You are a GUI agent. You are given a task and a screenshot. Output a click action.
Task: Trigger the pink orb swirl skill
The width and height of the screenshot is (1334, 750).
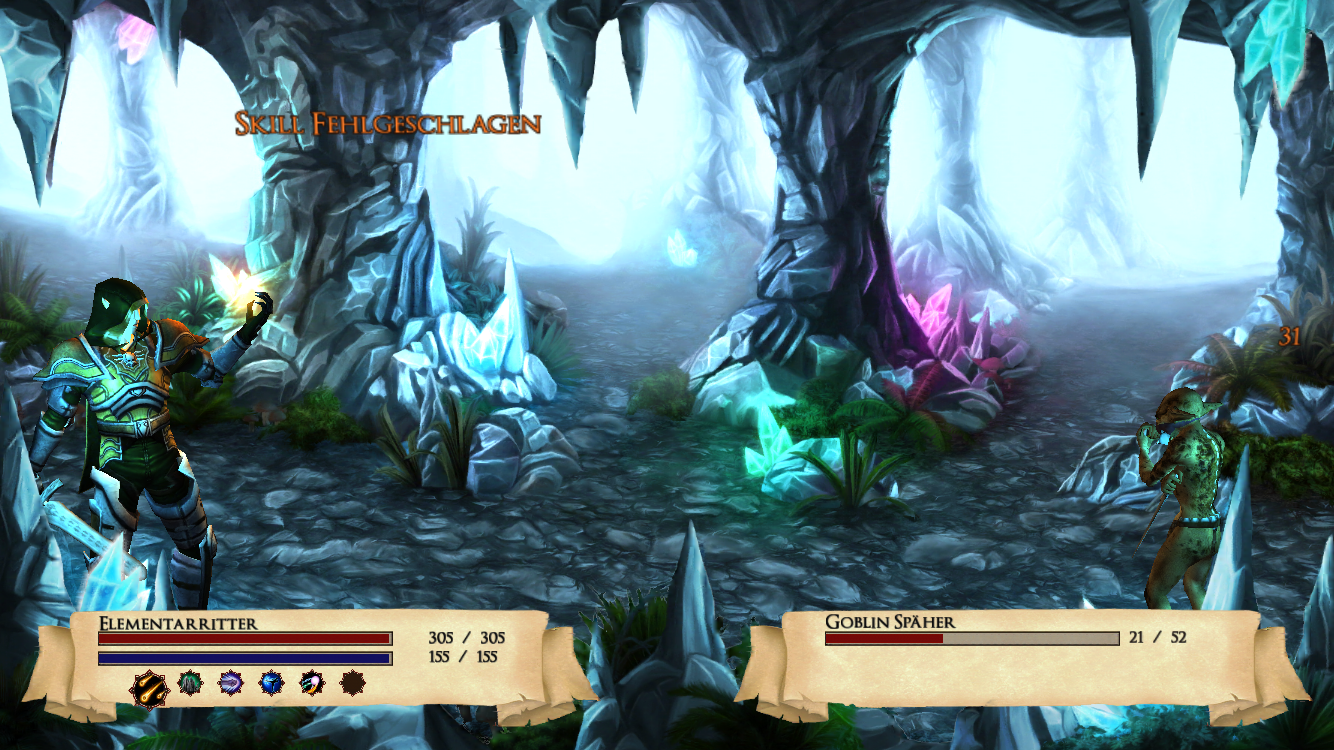pyautogui.click(x=312, y=684)
